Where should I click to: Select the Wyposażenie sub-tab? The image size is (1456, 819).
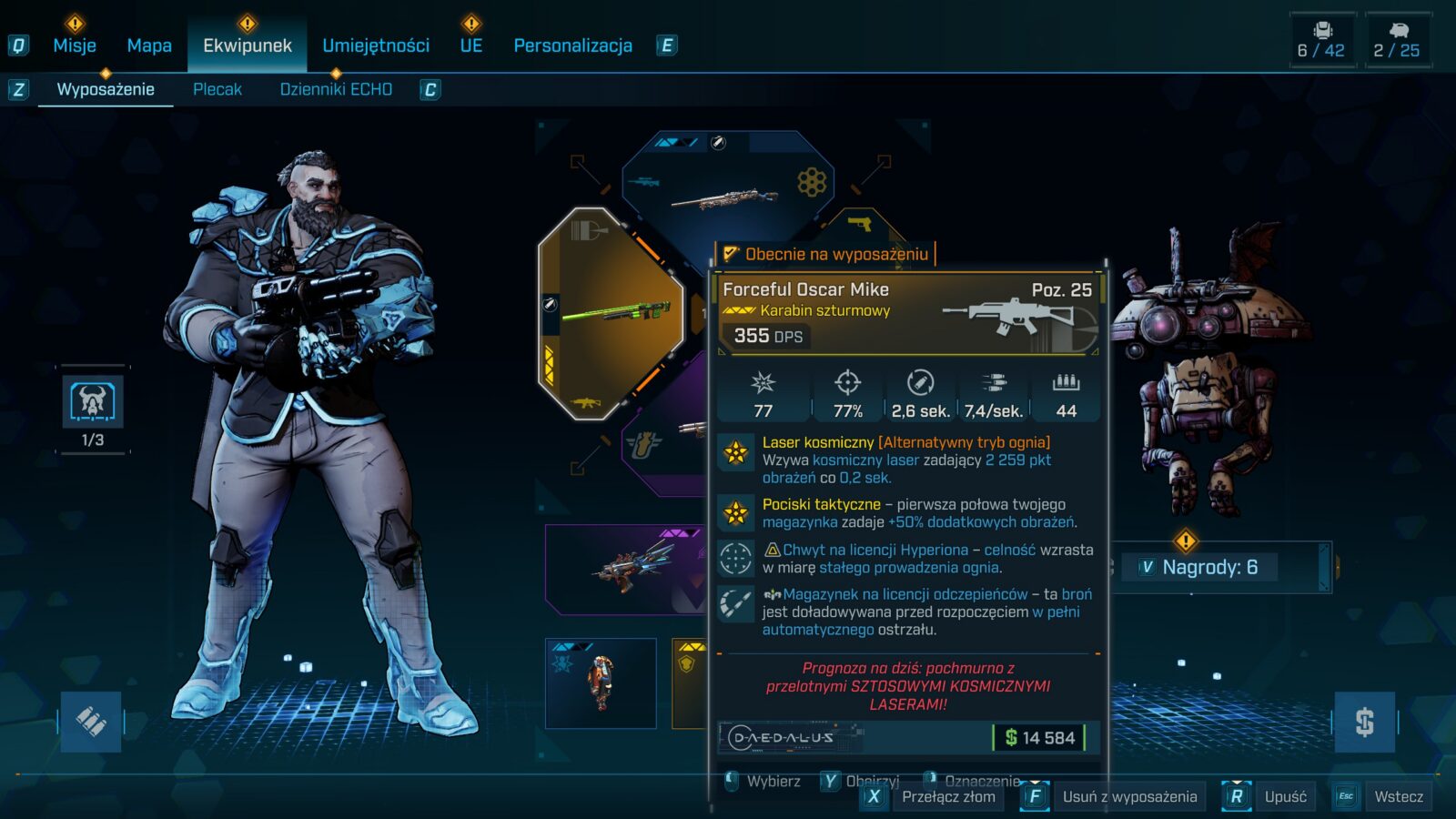[106, 89]
